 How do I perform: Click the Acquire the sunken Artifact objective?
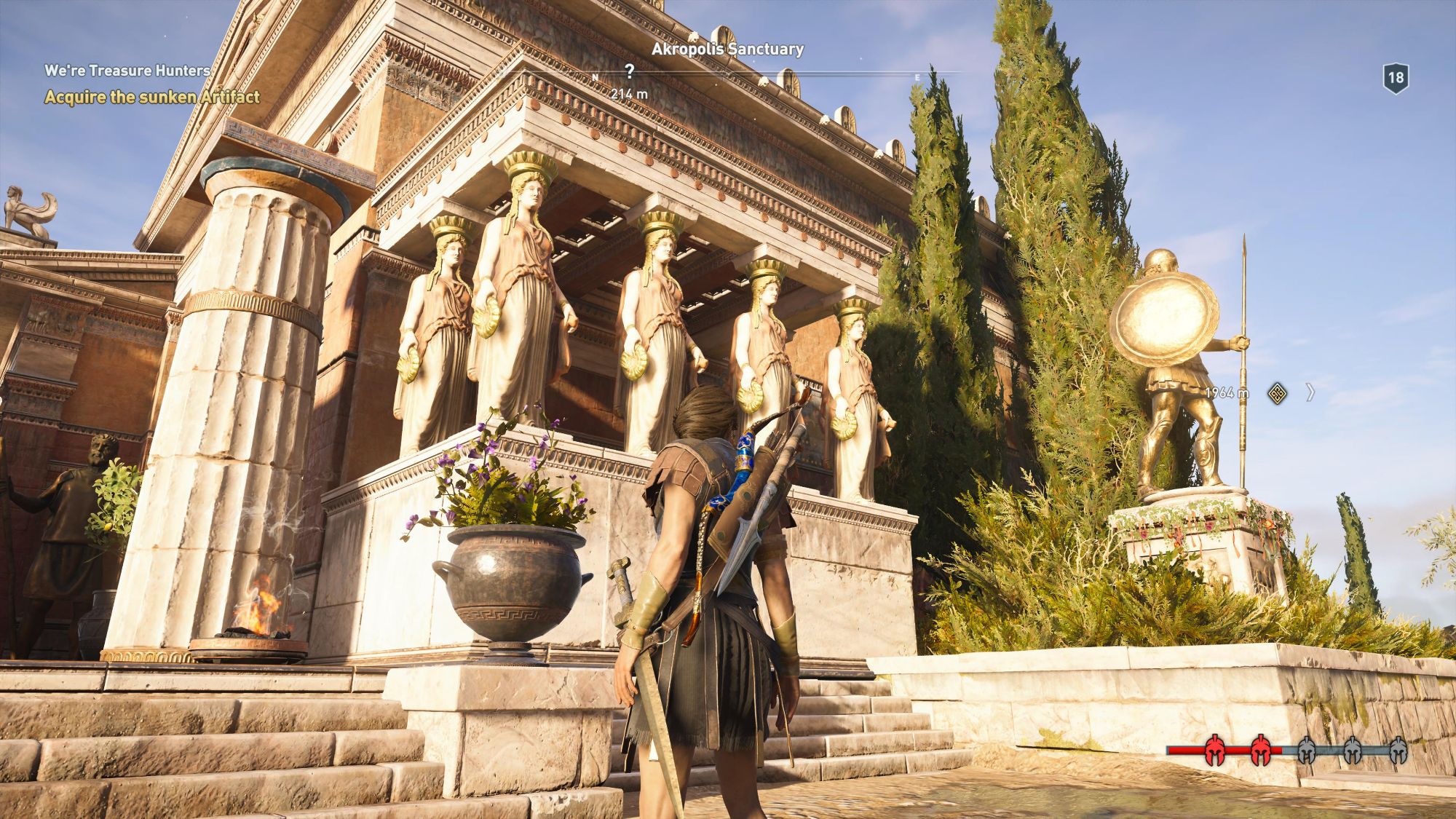(x=152, y=97)
